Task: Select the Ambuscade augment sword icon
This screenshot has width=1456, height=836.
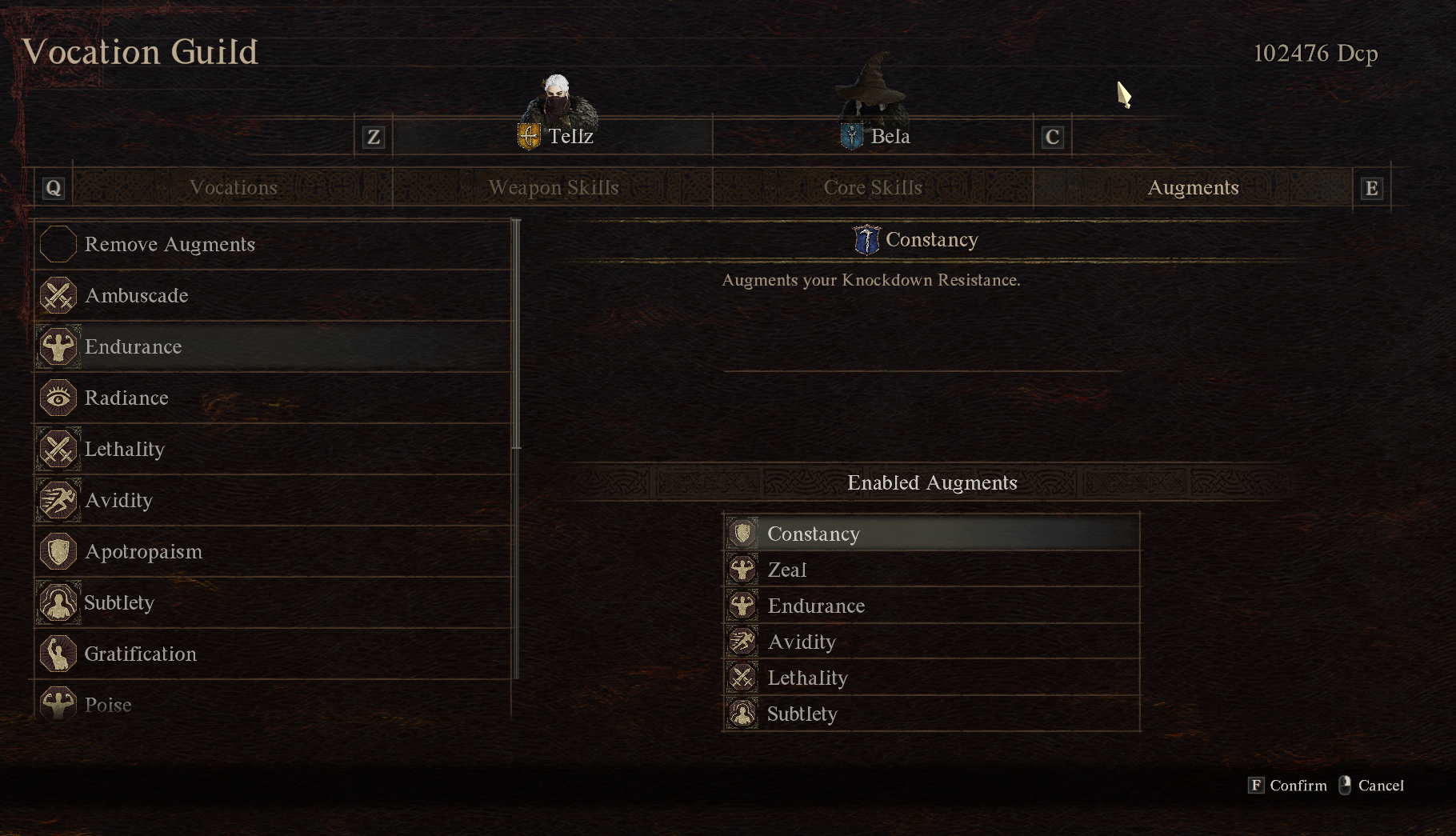Action: (58, 295)
